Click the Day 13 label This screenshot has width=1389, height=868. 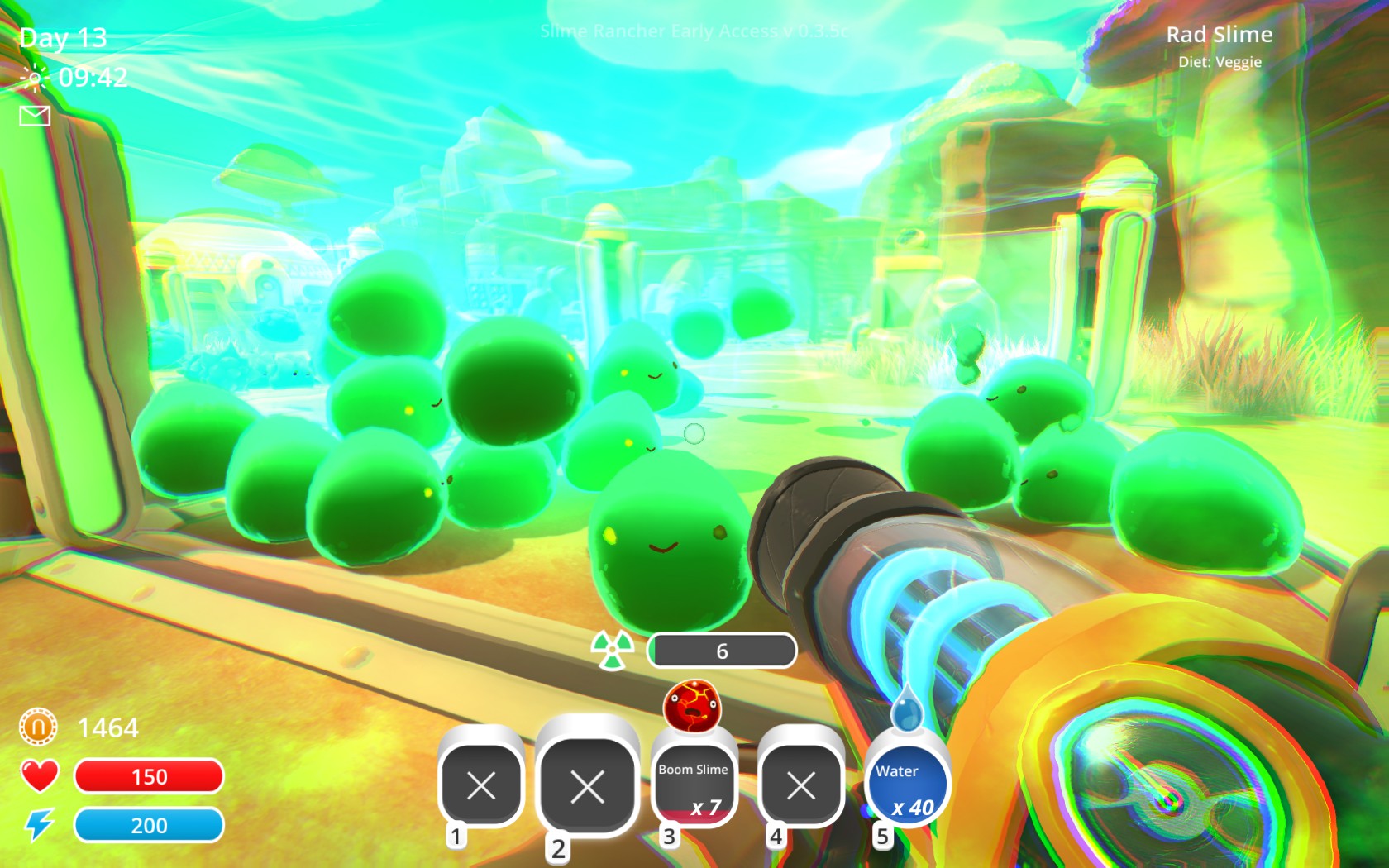click(x=64, y=36)
